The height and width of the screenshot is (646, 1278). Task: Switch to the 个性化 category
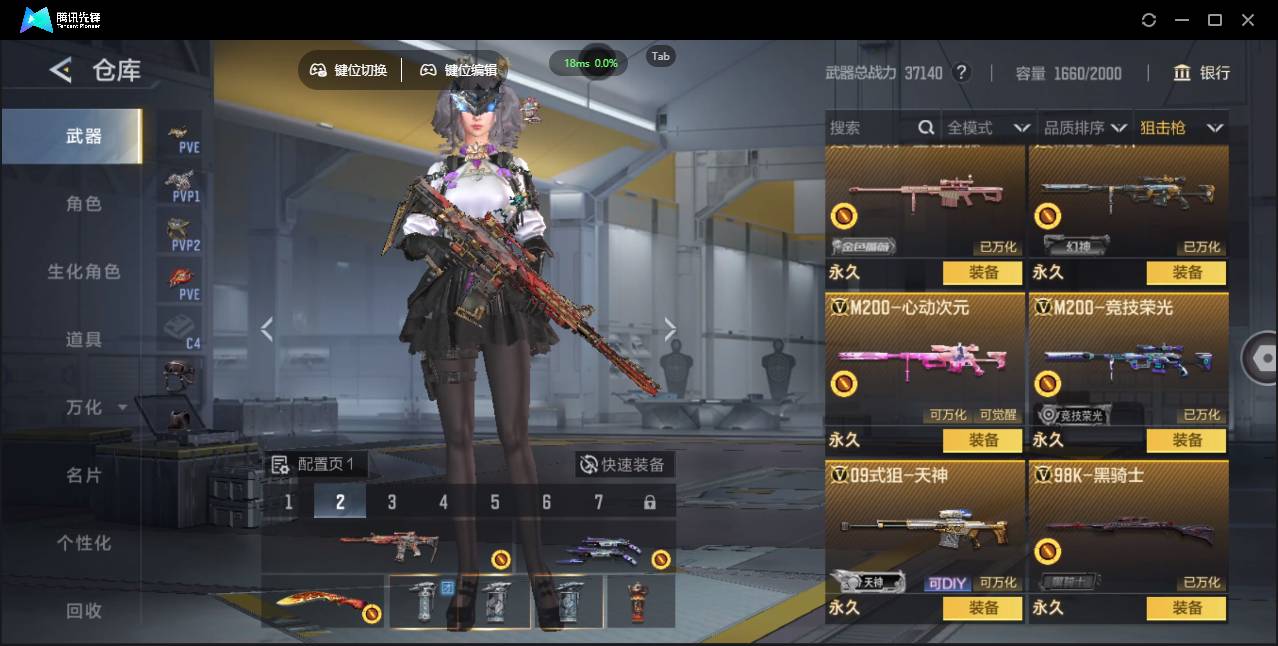pyautogui.click(x=84, y=543)
